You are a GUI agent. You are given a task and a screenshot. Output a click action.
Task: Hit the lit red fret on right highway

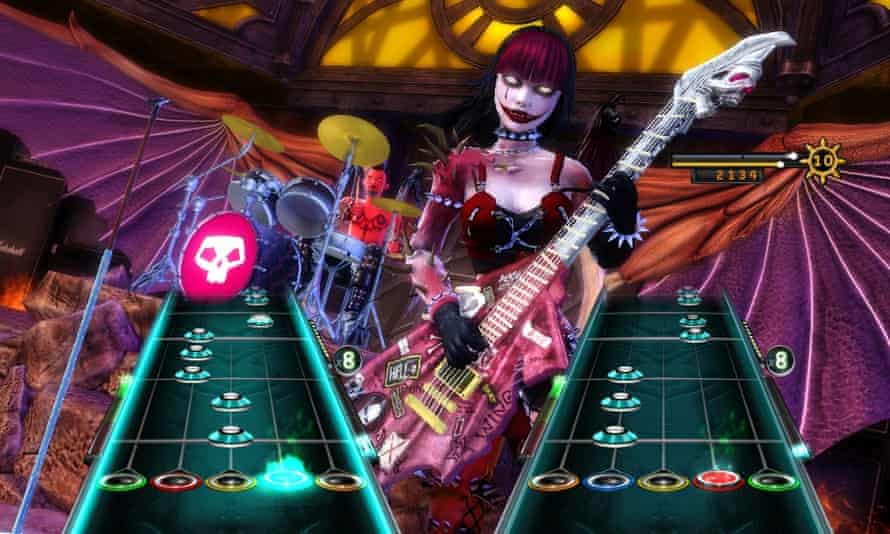click(x=717, y=480)
